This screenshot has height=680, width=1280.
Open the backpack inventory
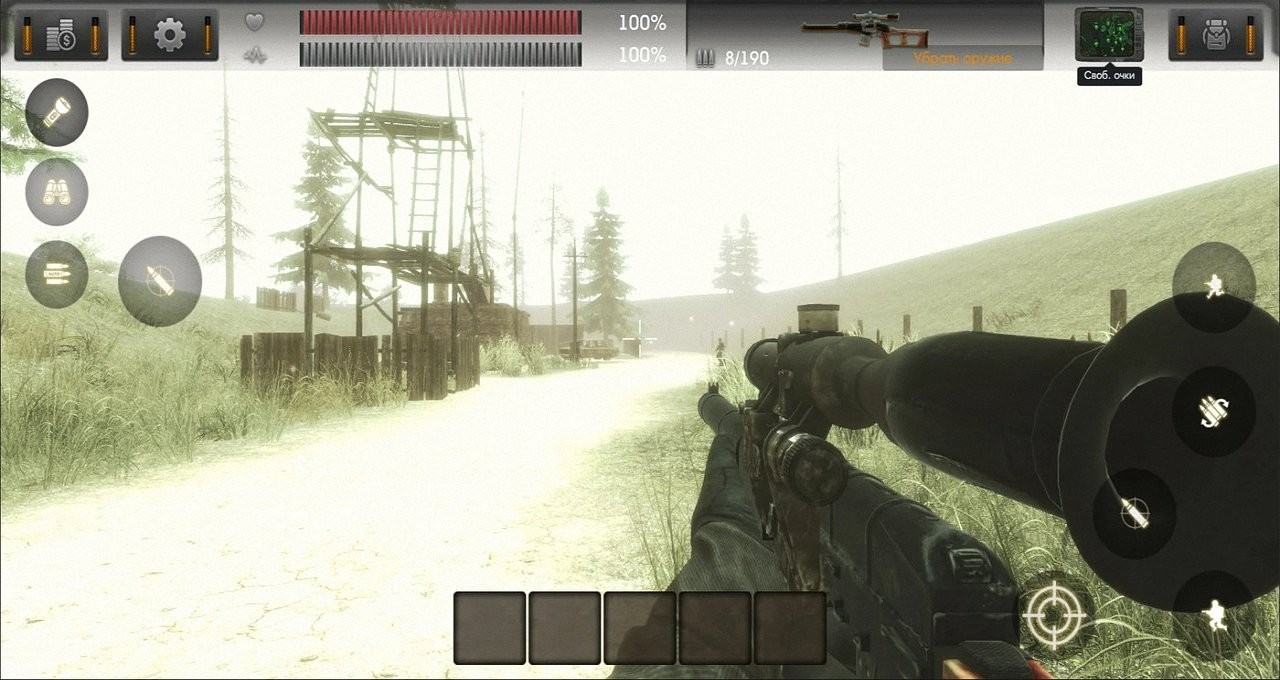click(x=1214, y=35)
